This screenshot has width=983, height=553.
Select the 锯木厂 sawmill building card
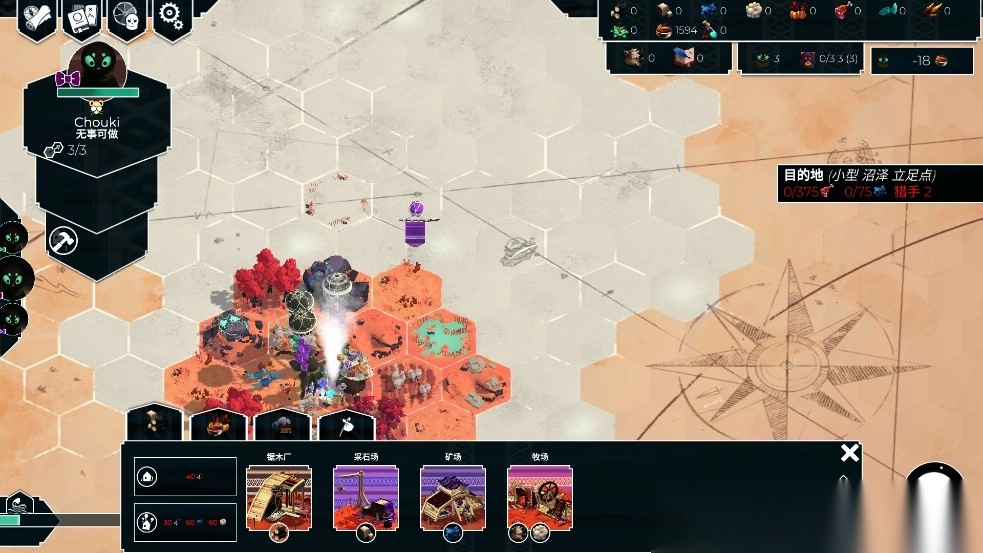click(279, 497)
